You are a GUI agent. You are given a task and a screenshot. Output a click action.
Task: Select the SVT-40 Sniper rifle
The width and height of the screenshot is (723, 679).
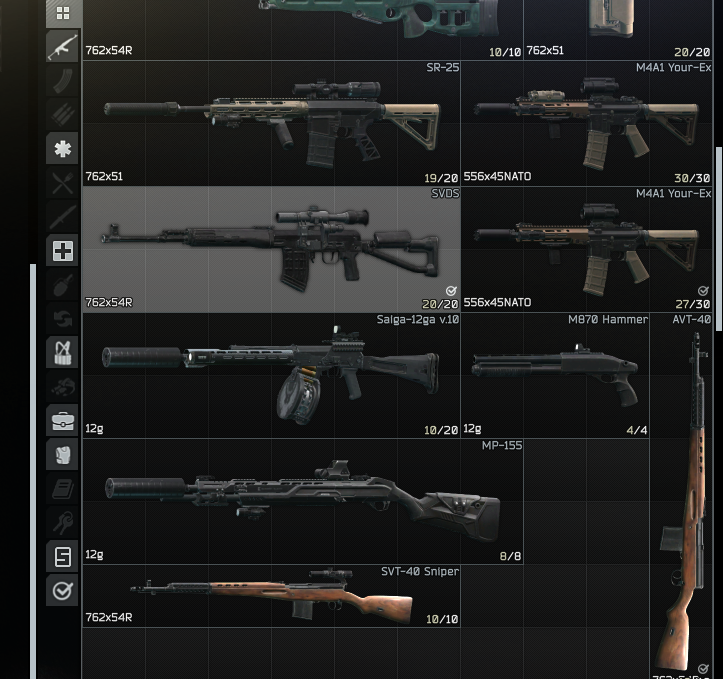point(271,595)
